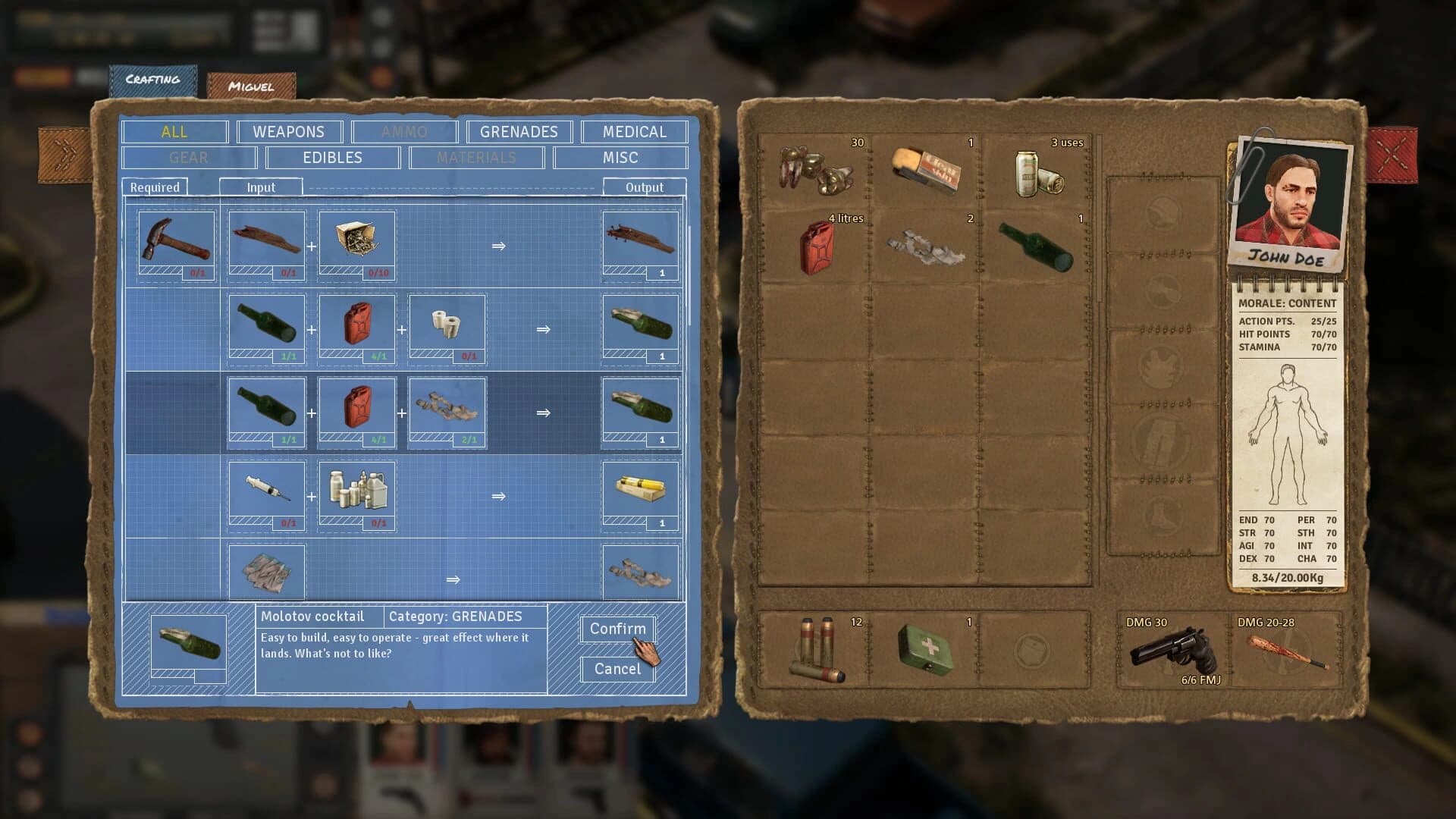Select the syringe in the medicine recipe

[x=265, y=493]
